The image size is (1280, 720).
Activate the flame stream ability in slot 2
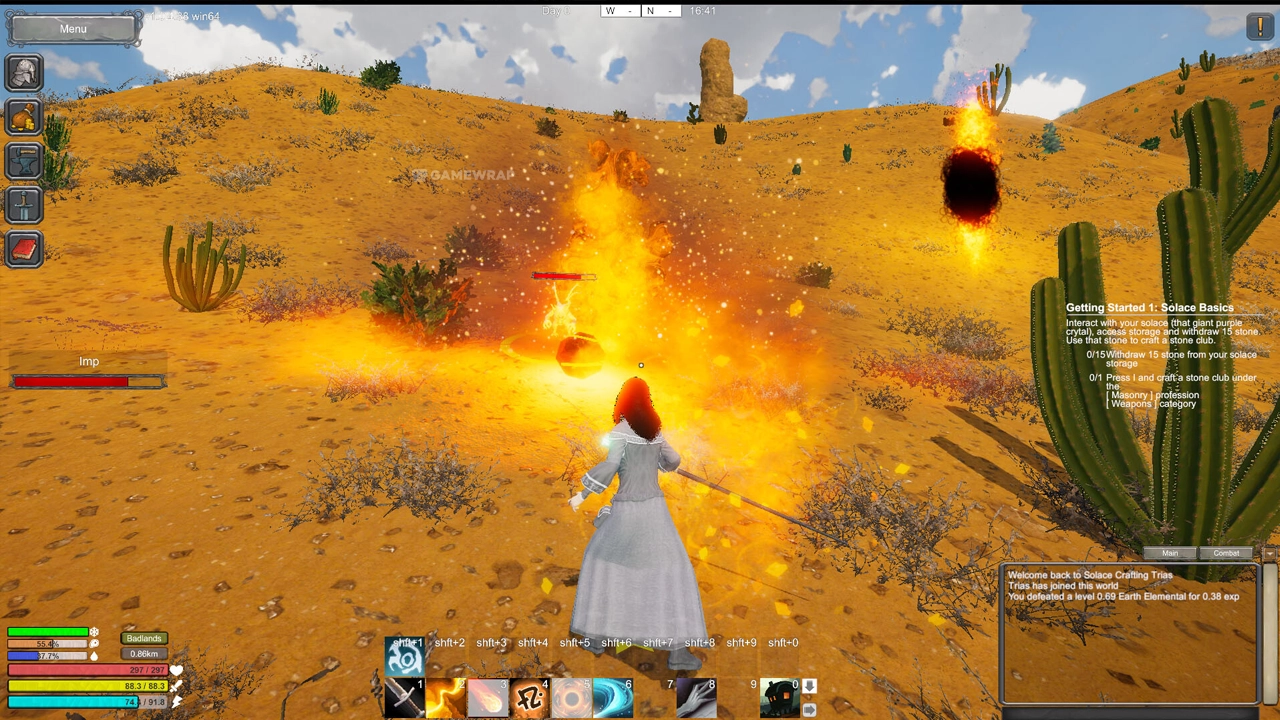click(x=446, y=698)
